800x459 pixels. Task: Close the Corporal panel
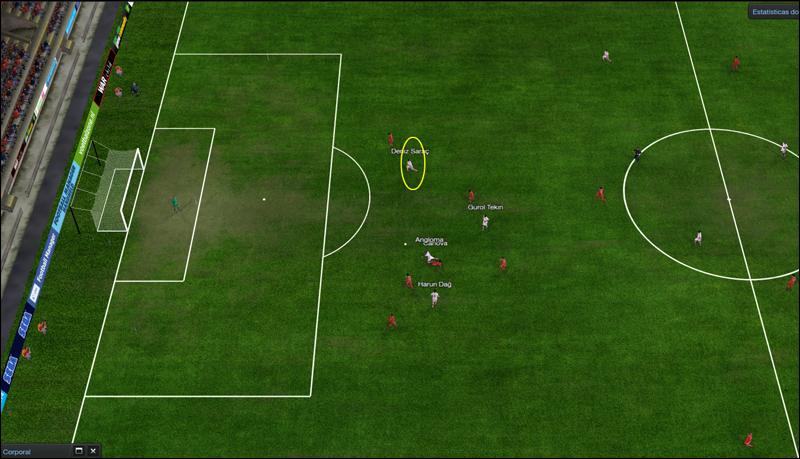tap(93, 451)
